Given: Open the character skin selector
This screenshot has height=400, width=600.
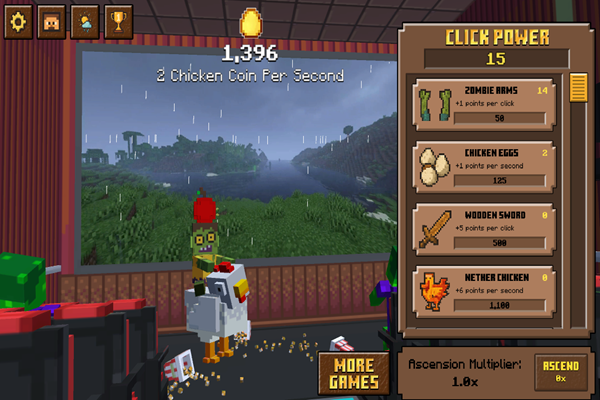Looking at the screenshot, I should pyautogui.click(x=50, y=23).
